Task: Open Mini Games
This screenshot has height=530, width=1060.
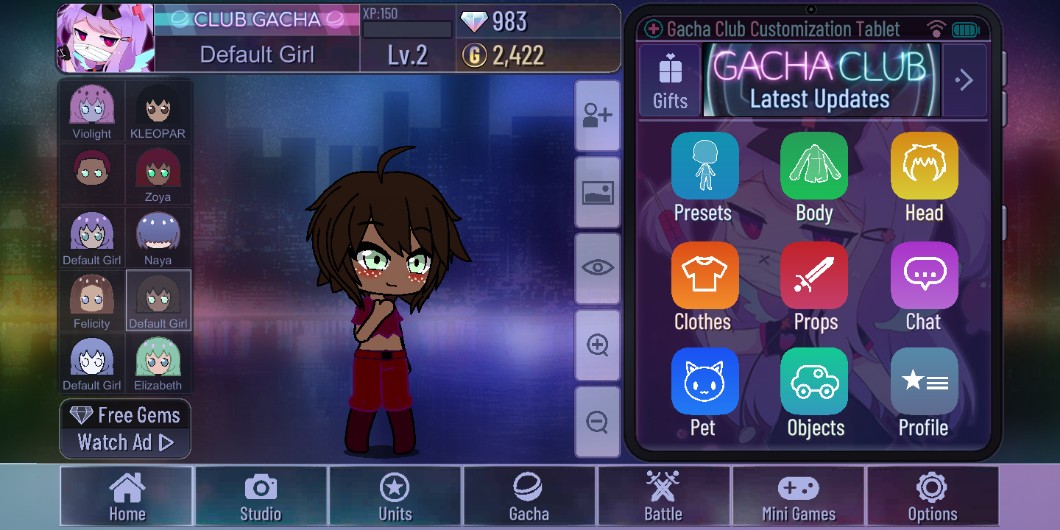Action: coord(798,496)
